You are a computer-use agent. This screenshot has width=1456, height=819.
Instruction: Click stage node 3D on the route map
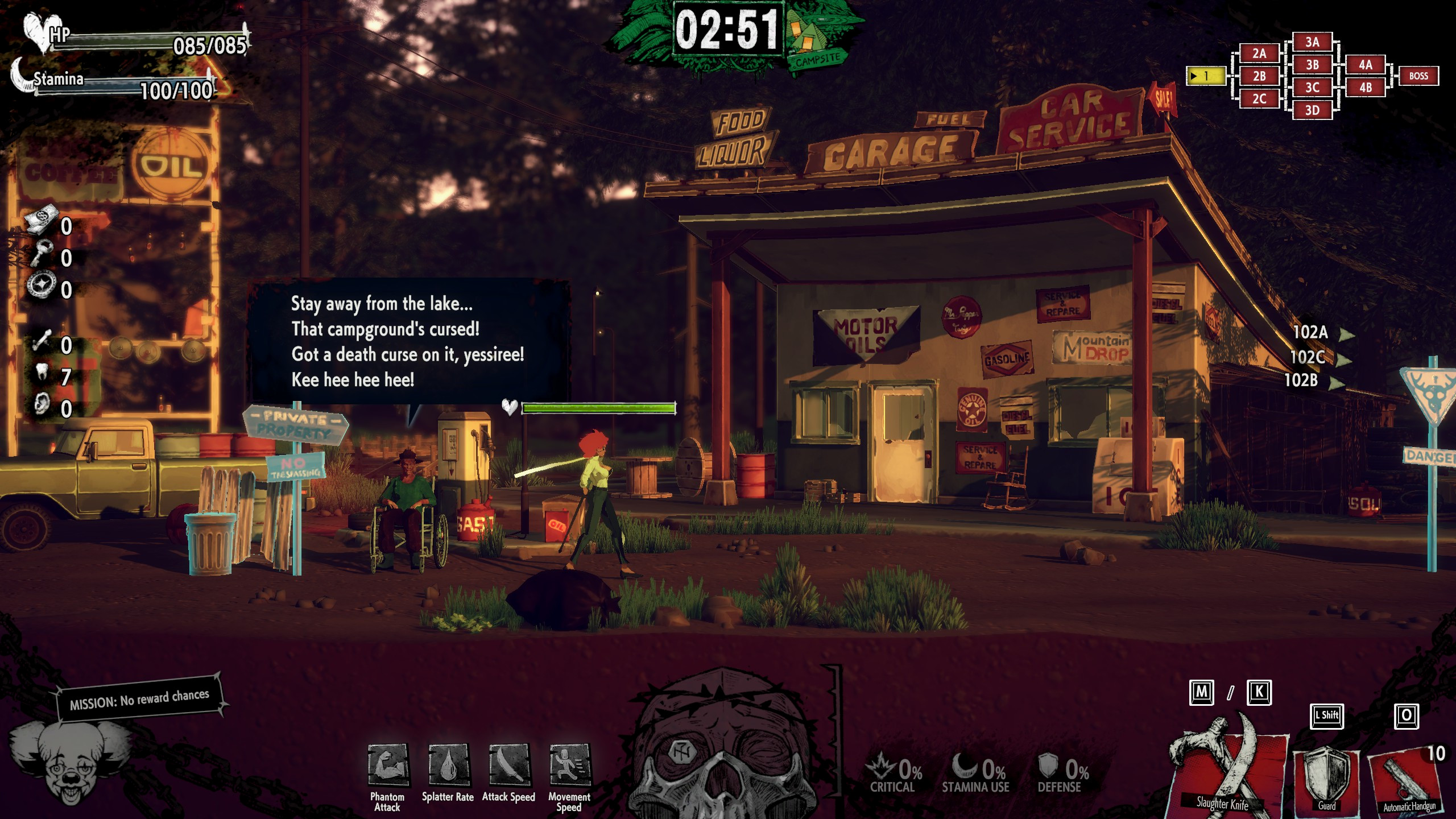[x=1312, y=110]
